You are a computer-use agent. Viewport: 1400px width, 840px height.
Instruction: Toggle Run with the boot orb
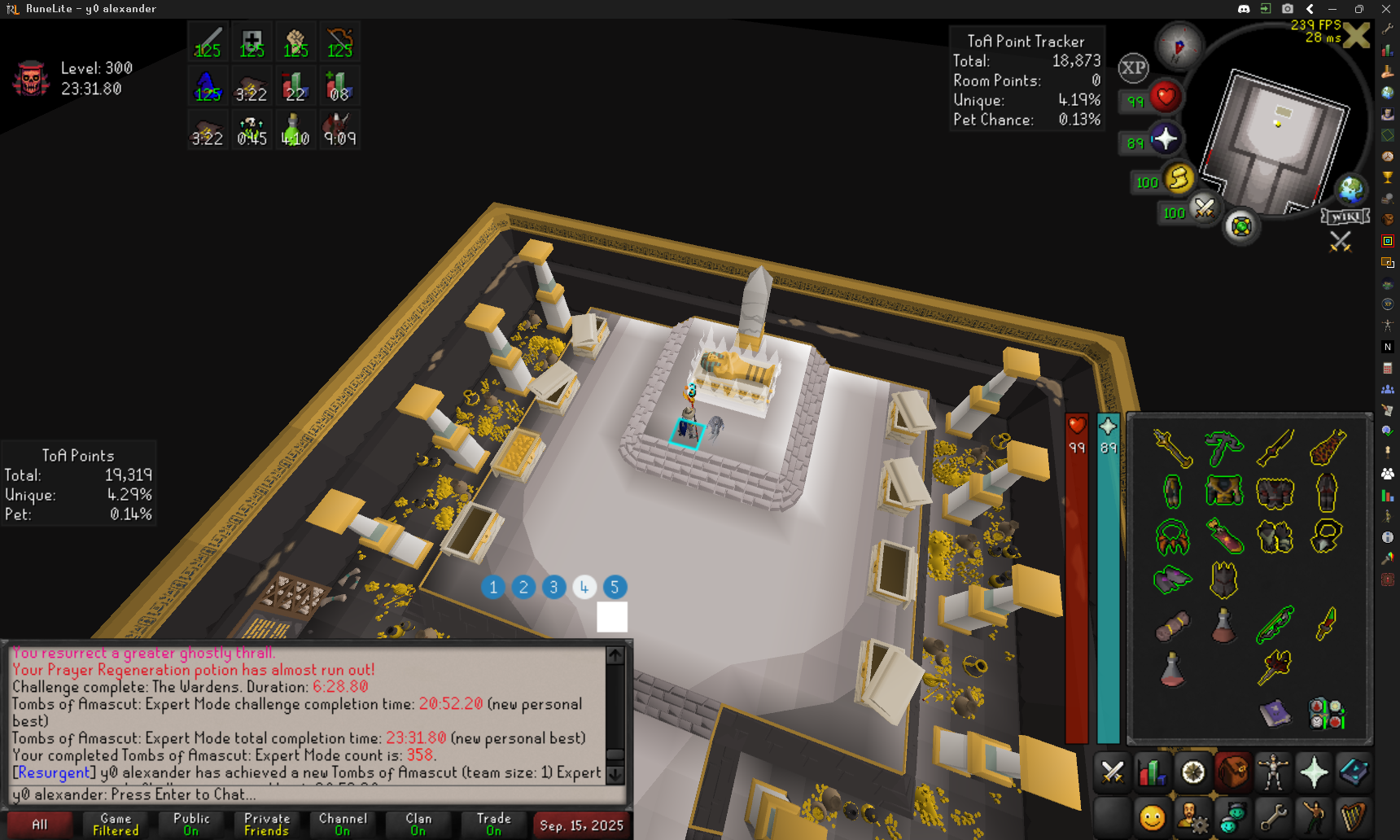tap(1178, 178)
